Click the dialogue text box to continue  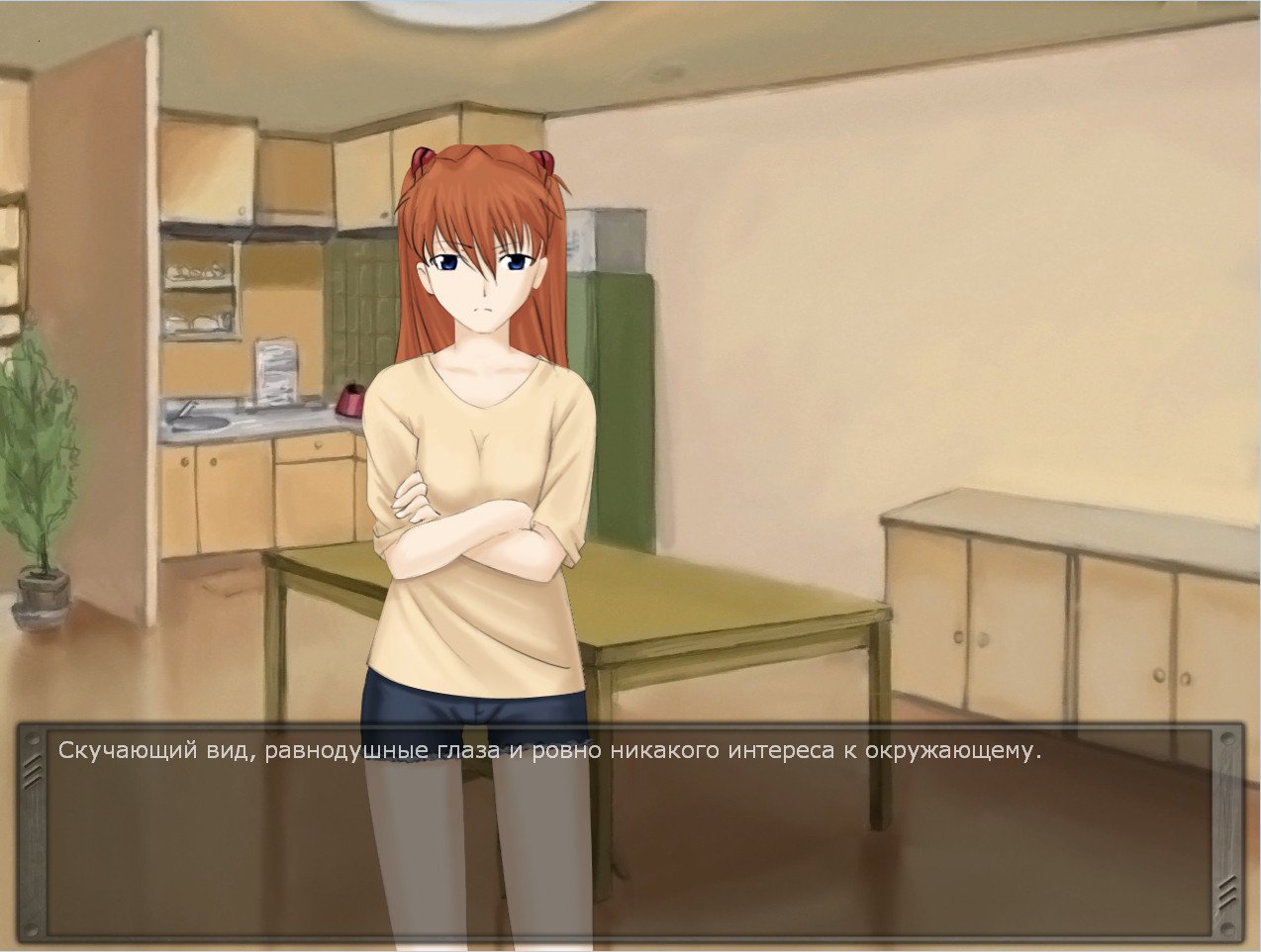630,831
